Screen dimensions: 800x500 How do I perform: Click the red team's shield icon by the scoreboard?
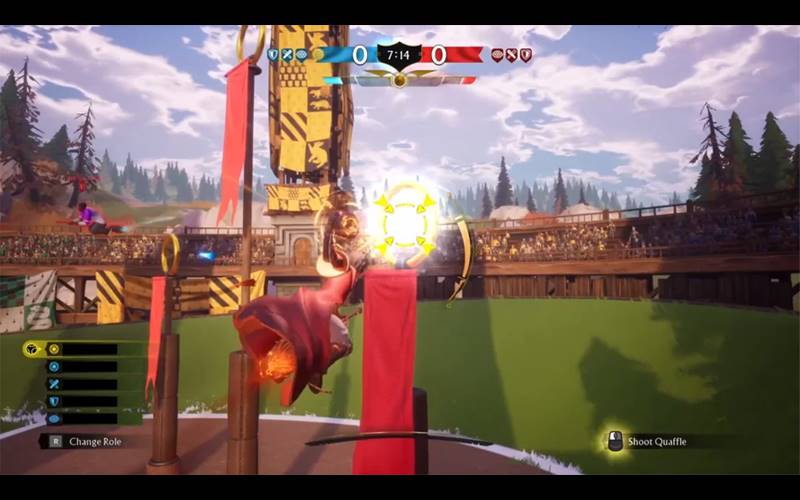pos(526,55)
